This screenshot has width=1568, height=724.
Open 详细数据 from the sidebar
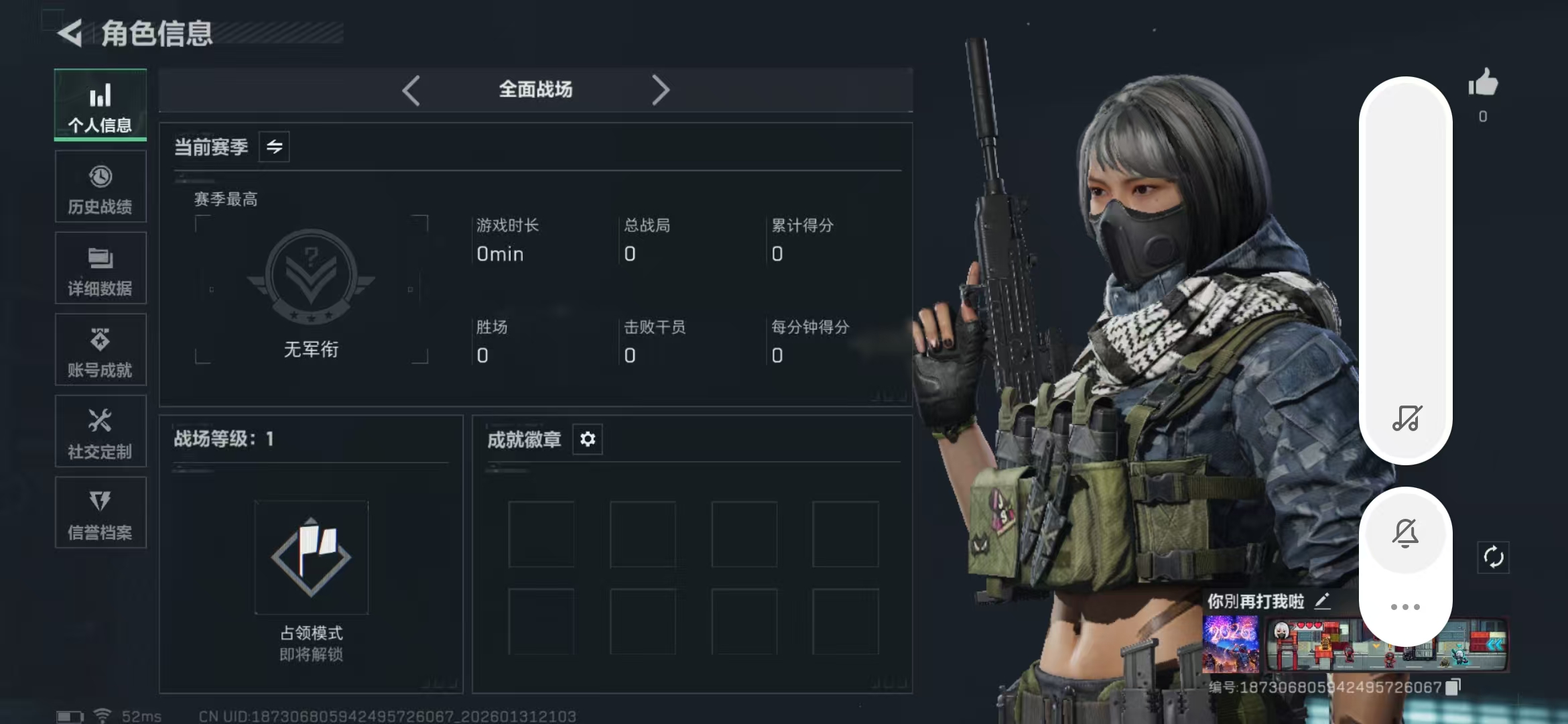(100, 268)
